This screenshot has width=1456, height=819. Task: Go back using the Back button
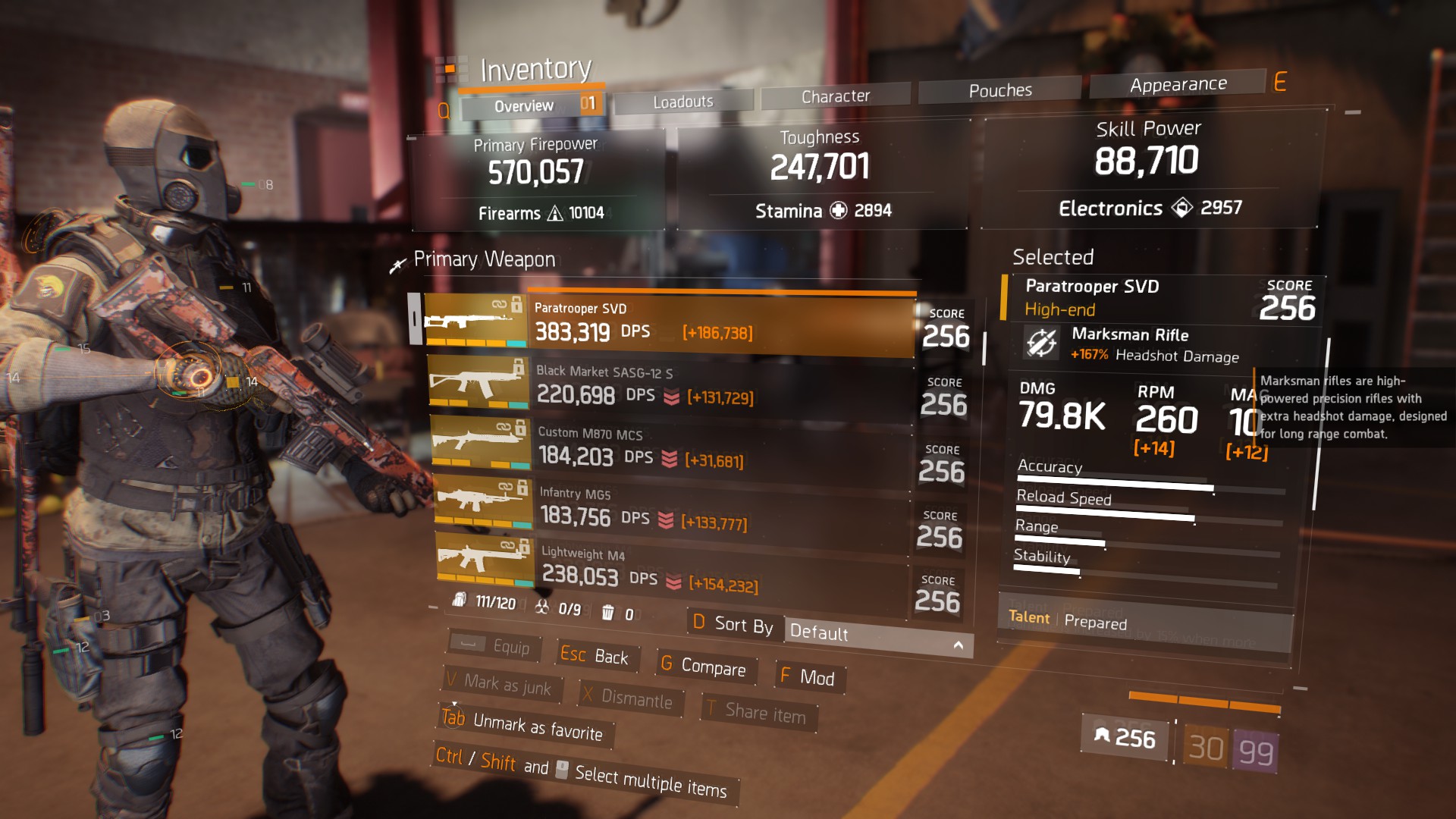[595, 656]
